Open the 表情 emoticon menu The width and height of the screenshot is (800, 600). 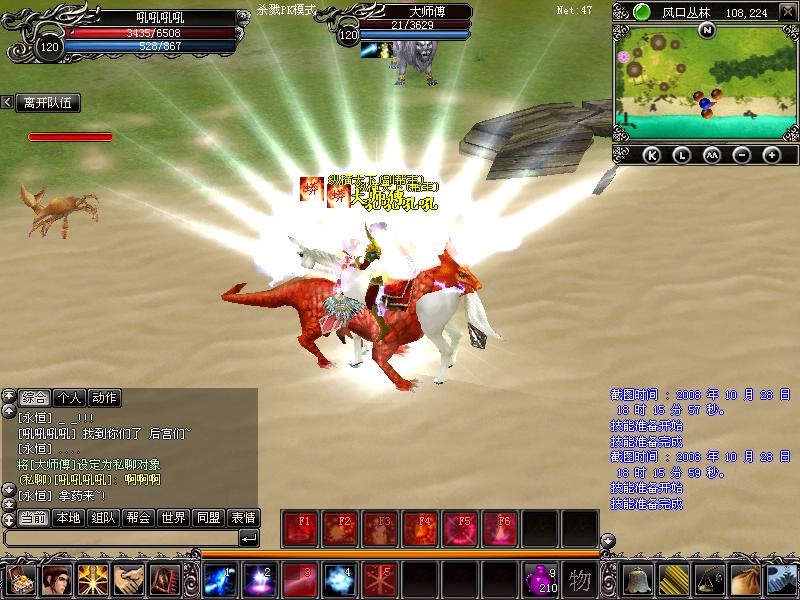pyautogui.click(x=243, y=518)
